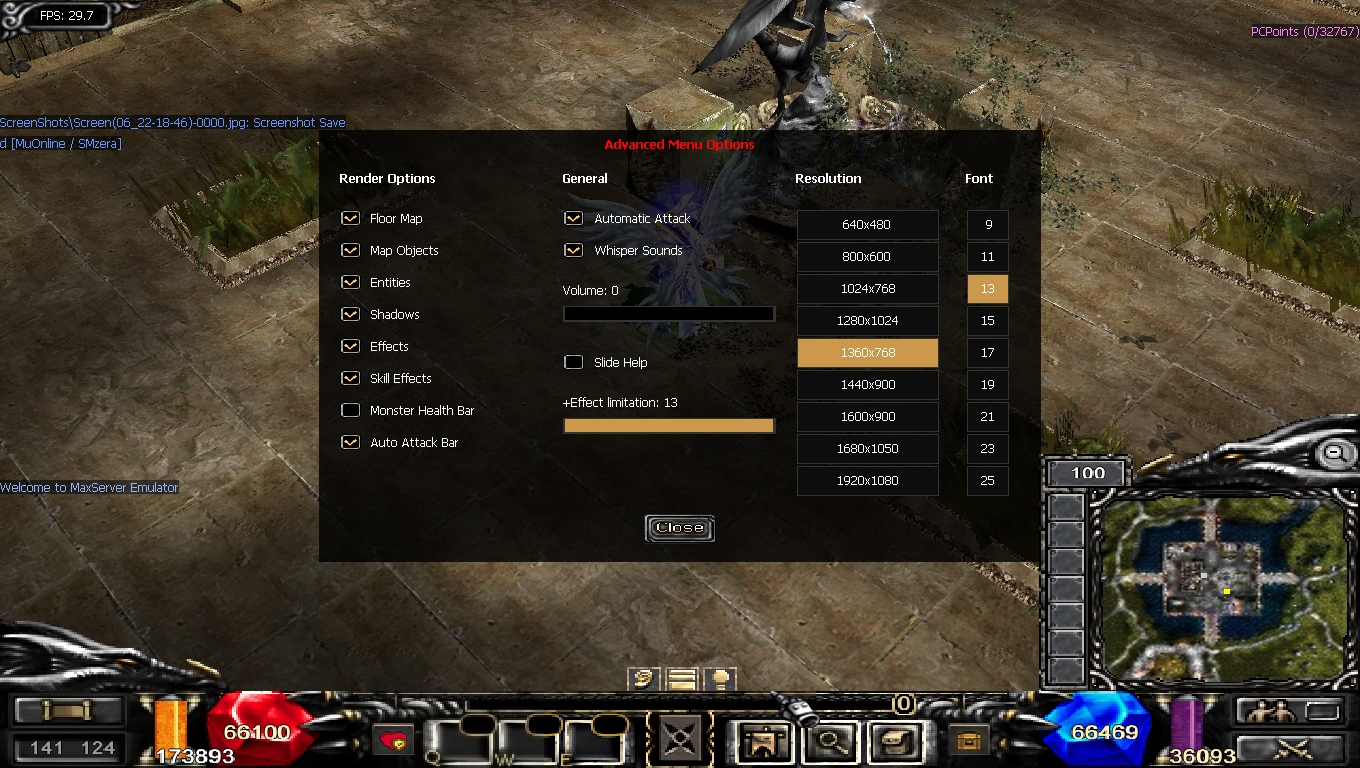Close the Advanced Menu Options window
The width and height of the screenshot is (1360, 768).
[x=680, y=528]
